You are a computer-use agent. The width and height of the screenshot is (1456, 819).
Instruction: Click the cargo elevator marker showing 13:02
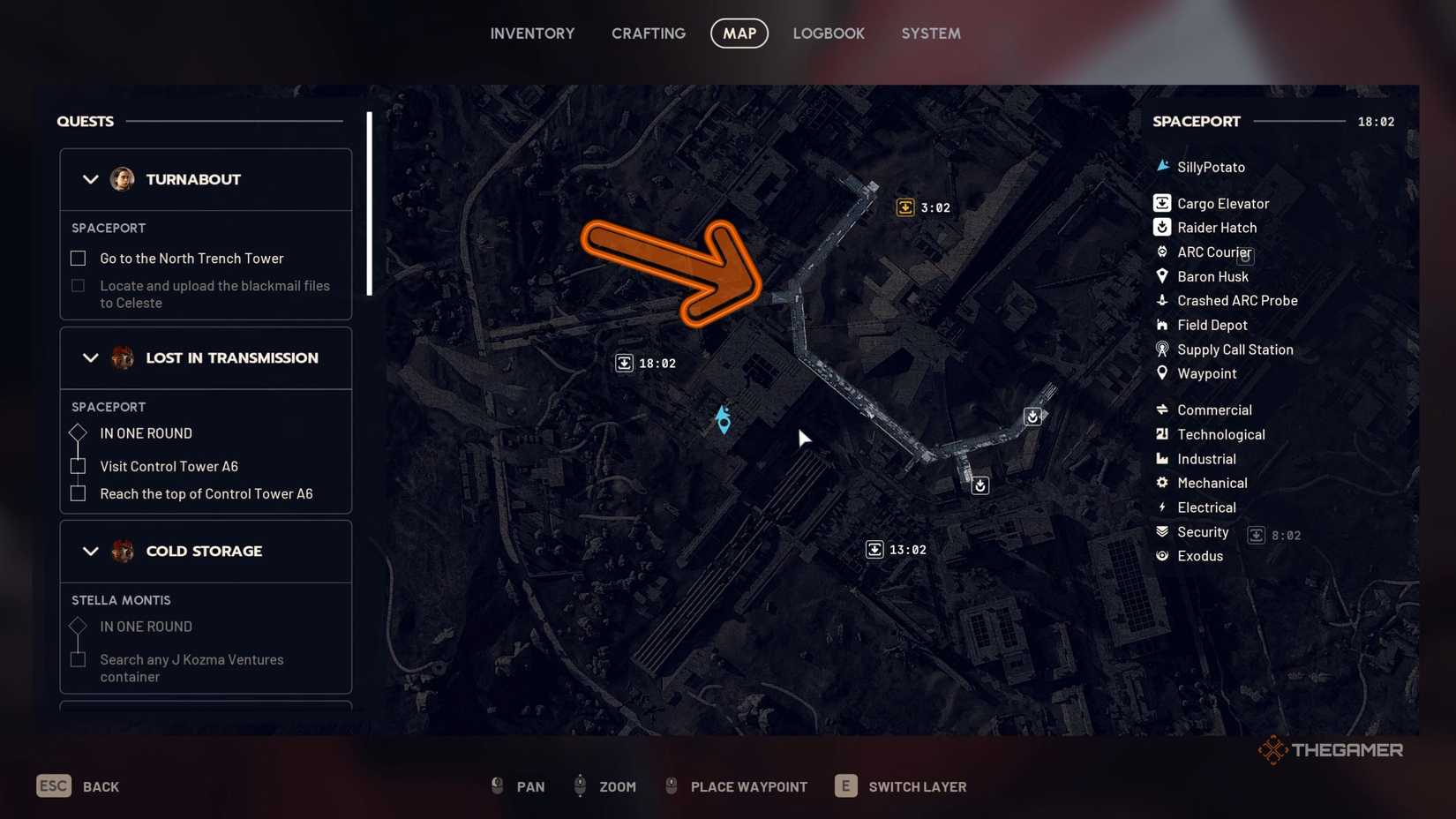874,548
